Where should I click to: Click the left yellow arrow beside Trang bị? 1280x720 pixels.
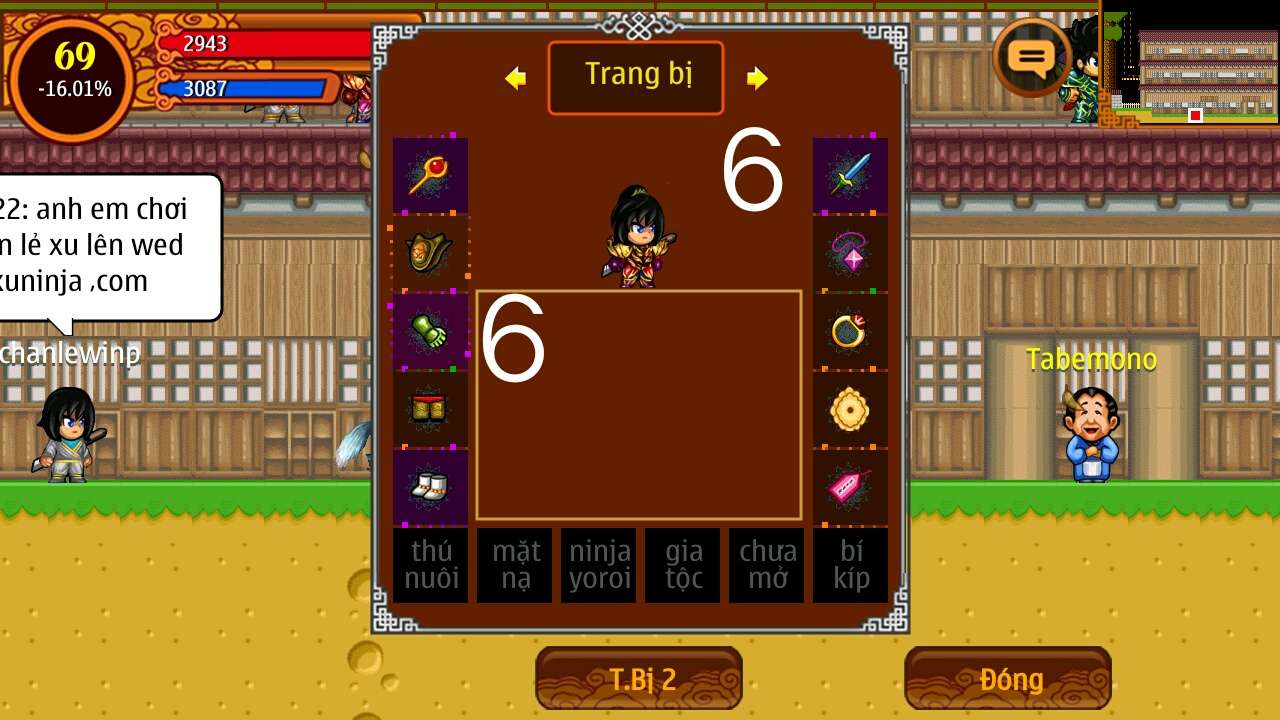click(516, 78)
